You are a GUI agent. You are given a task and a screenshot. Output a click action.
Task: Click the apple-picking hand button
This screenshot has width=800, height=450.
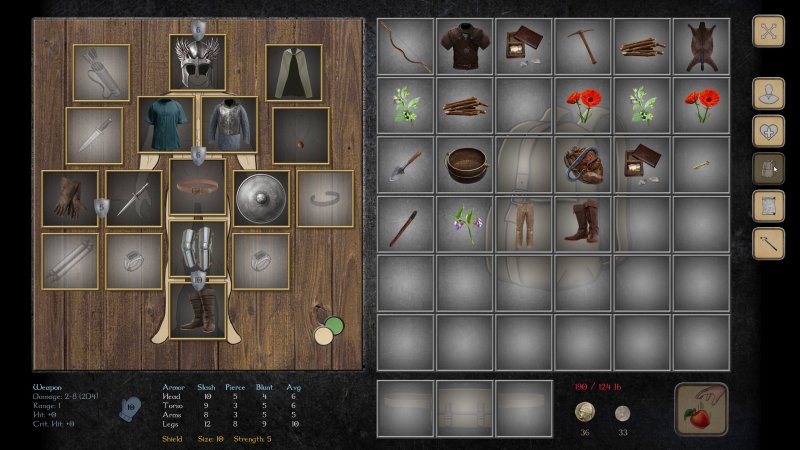(x=700, y=408)
